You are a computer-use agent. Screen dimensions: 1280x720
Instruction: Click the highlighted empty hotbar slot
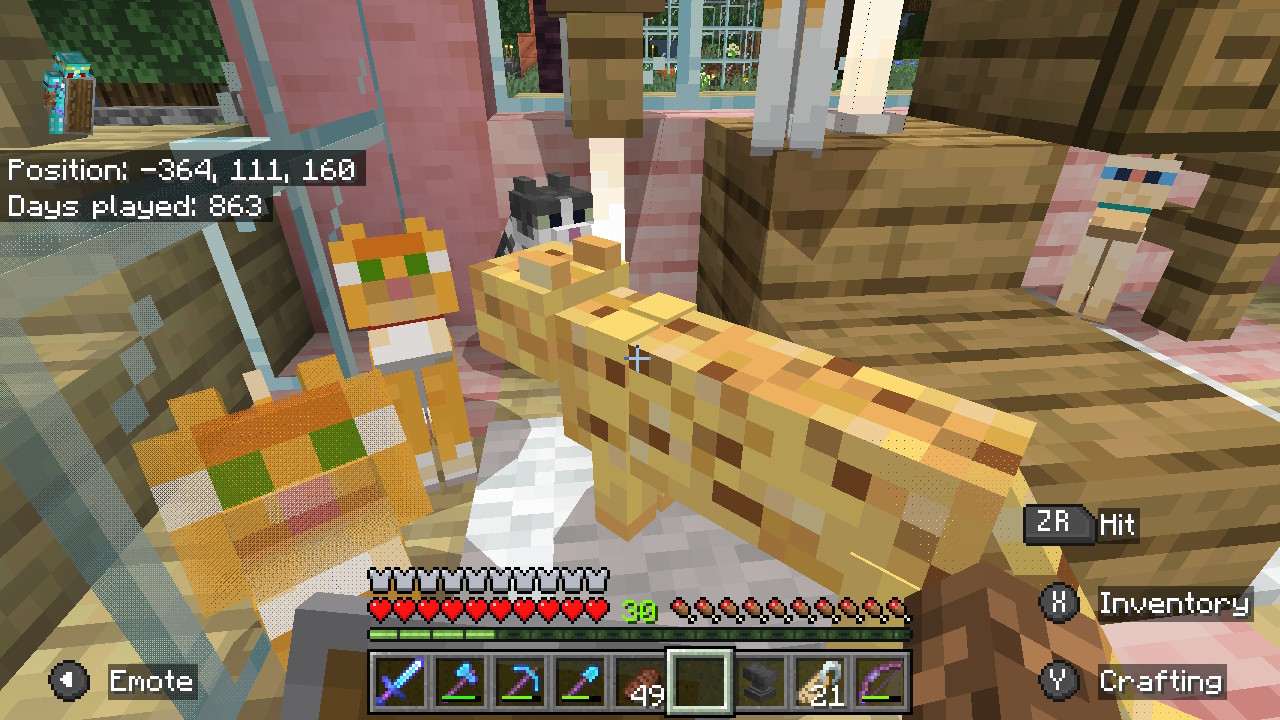(701, 682)
